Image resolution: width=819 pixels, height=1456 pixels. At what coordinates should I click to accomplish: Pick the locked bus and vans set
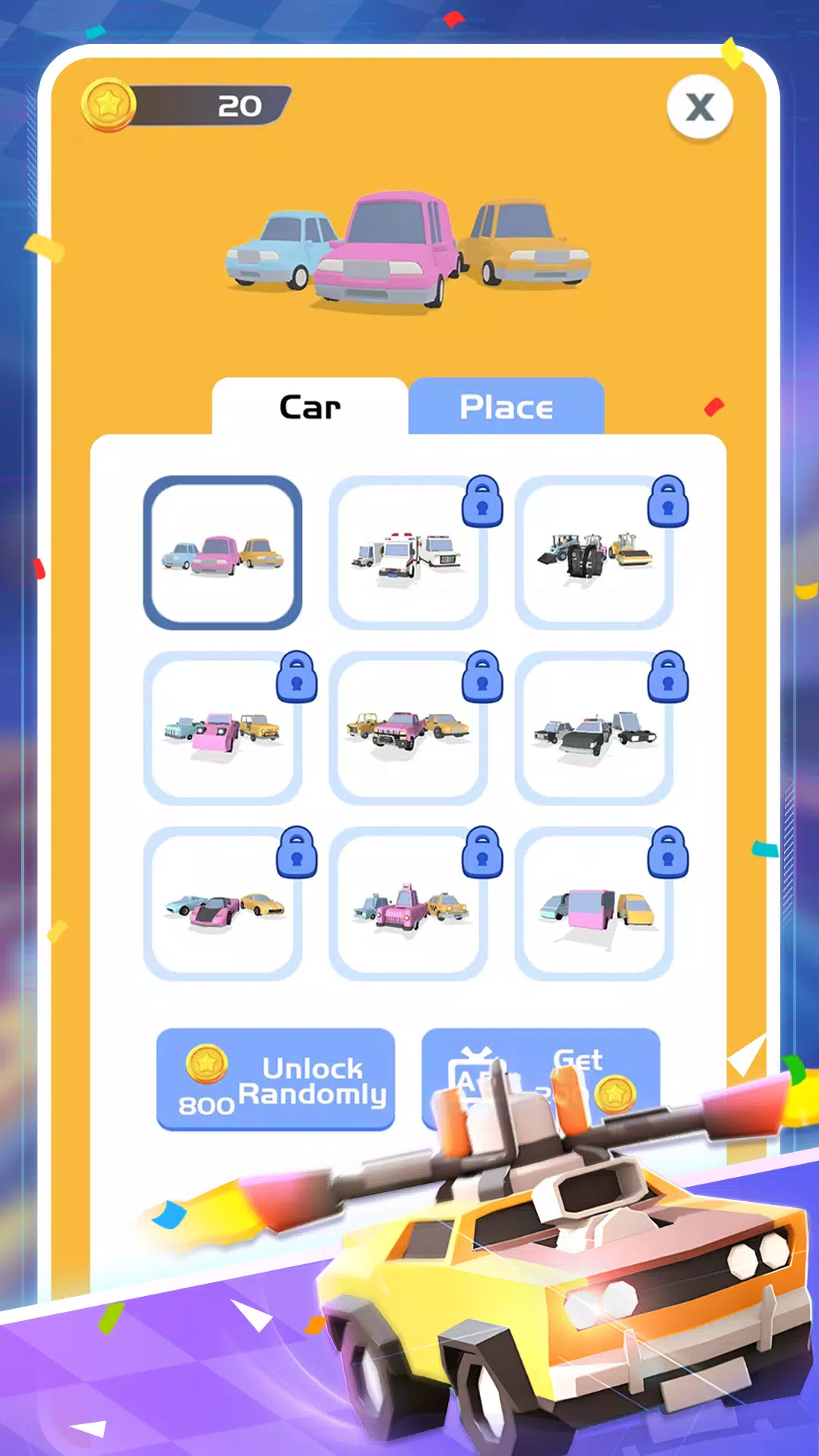pyautogui.click(x=594, y=903)
